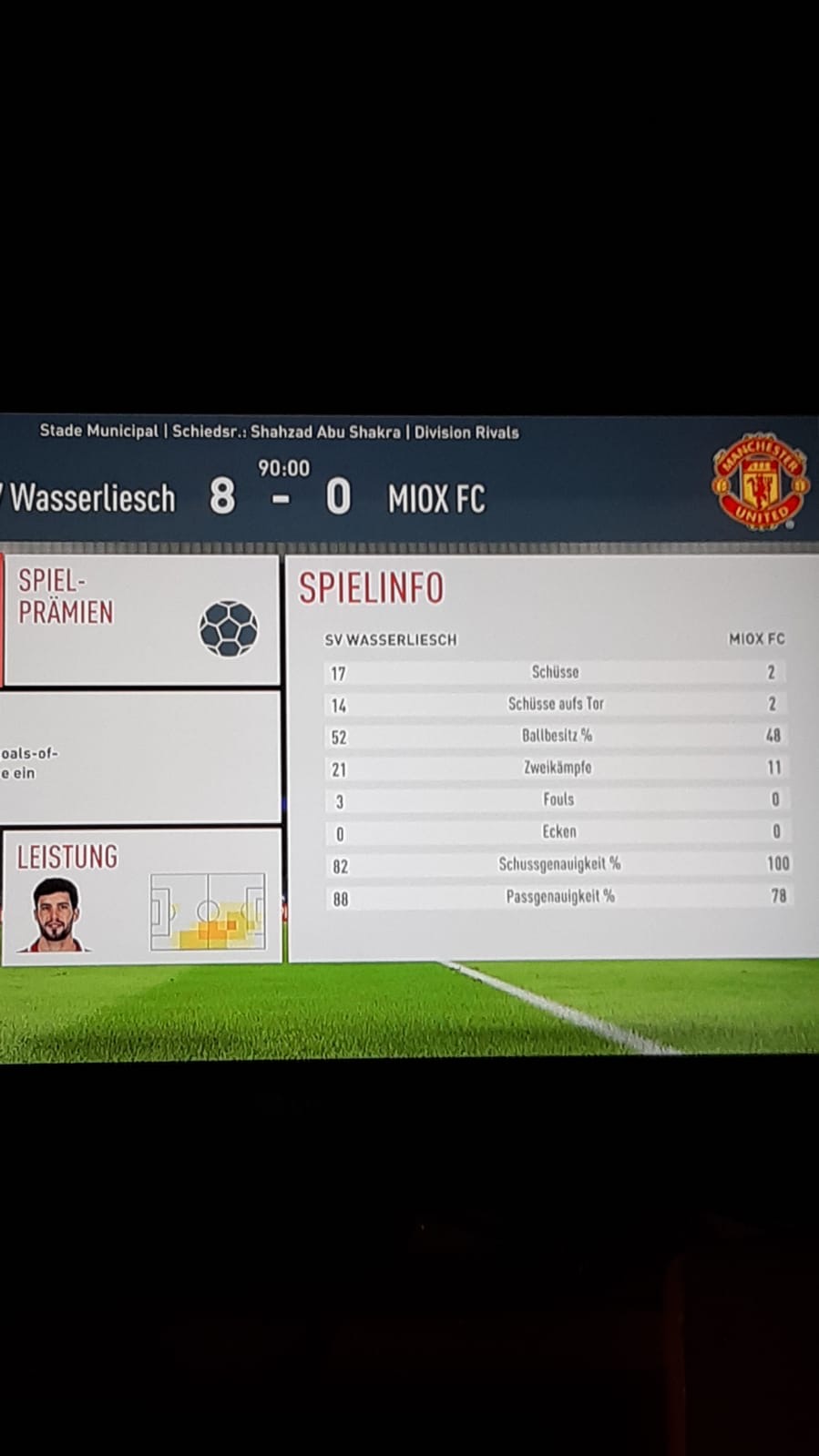Select the Leistung player performance tile
This screenshot has height=1456, width=819.
[x=141, y=896]
